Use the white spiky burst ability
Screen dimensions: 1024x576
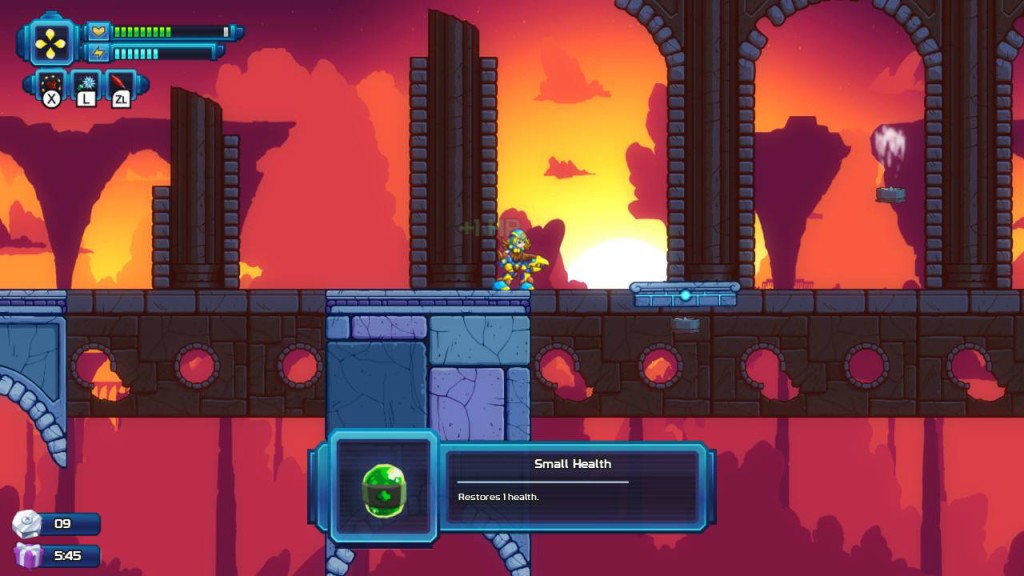pyautogui.click(x=86, y=83)
